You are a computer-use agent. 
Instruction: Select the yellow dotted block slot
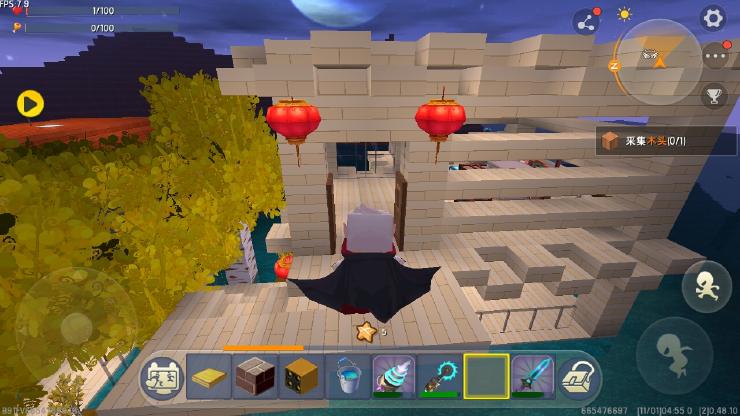302,376
